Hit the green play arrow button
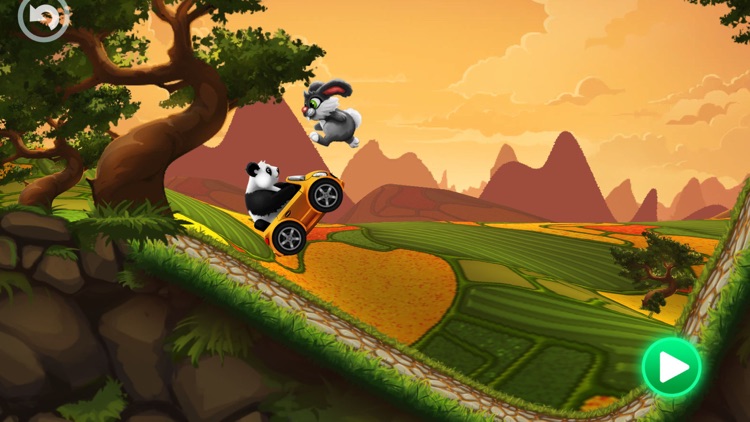Screen dimensions: 750x422 [x=671, y=367]
